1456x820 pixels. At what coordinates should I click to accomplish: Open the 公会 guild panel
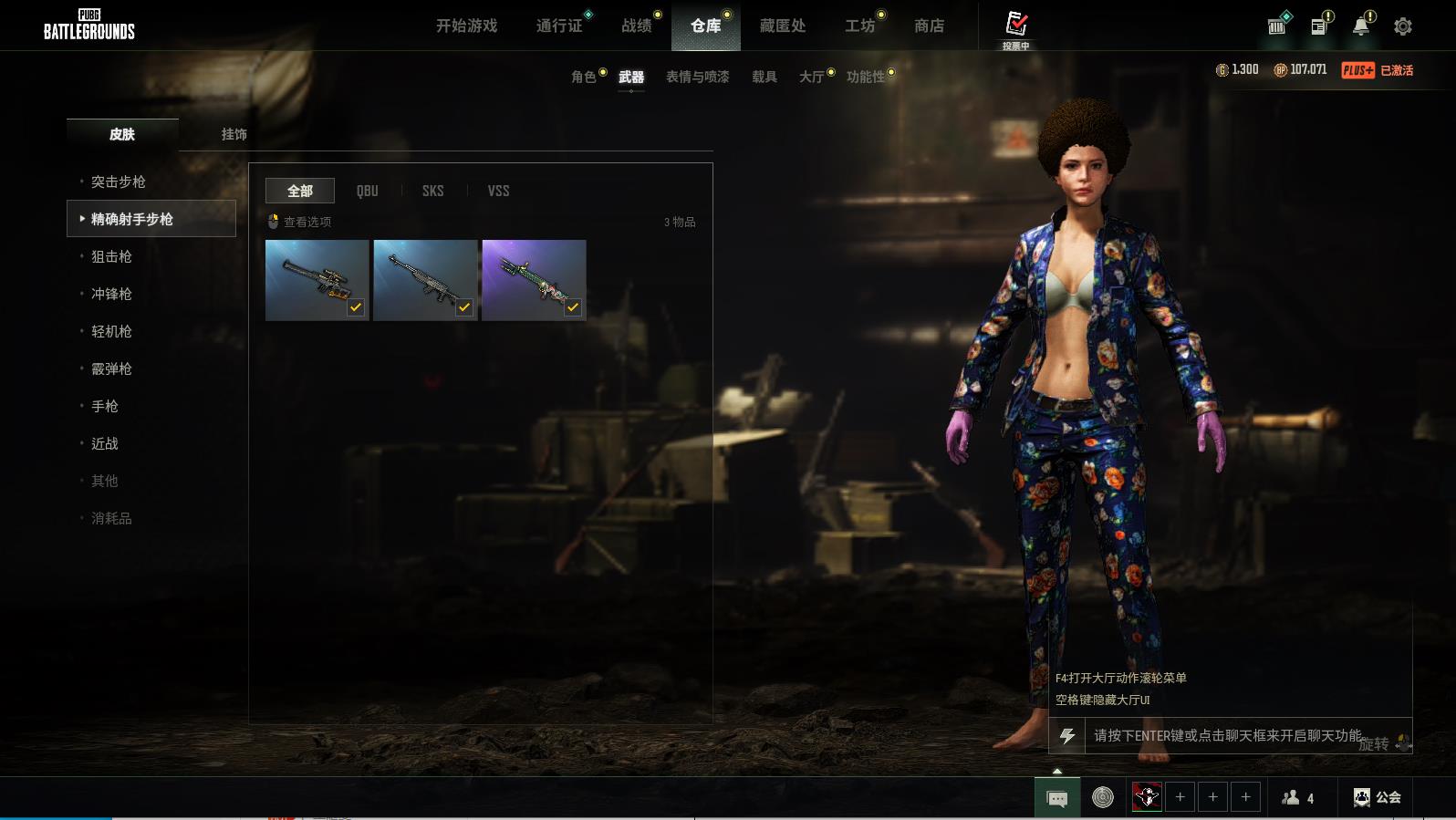(x=1378, y=797)
